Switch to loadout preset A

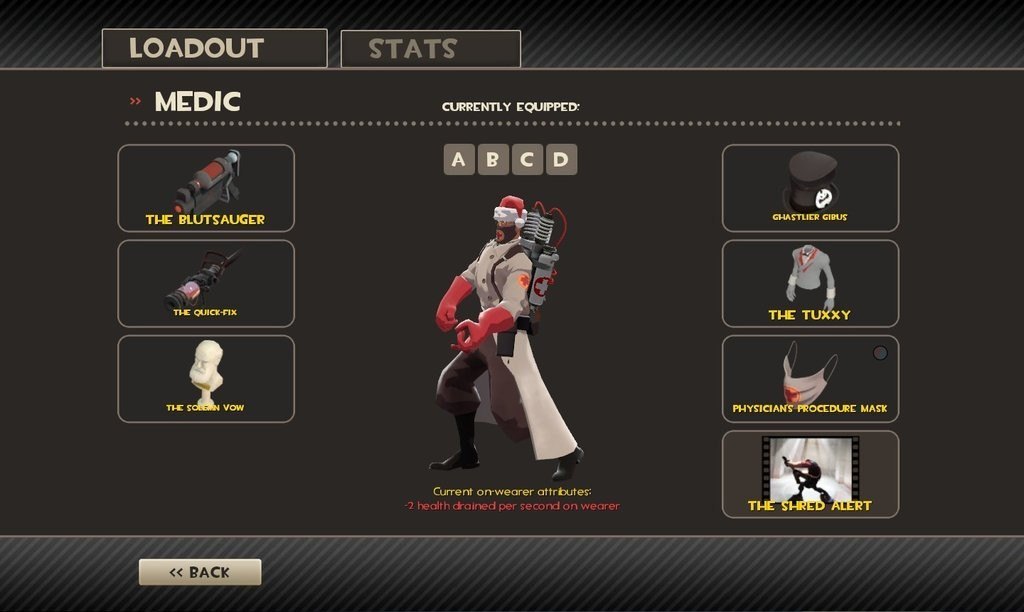coord(459,159)
